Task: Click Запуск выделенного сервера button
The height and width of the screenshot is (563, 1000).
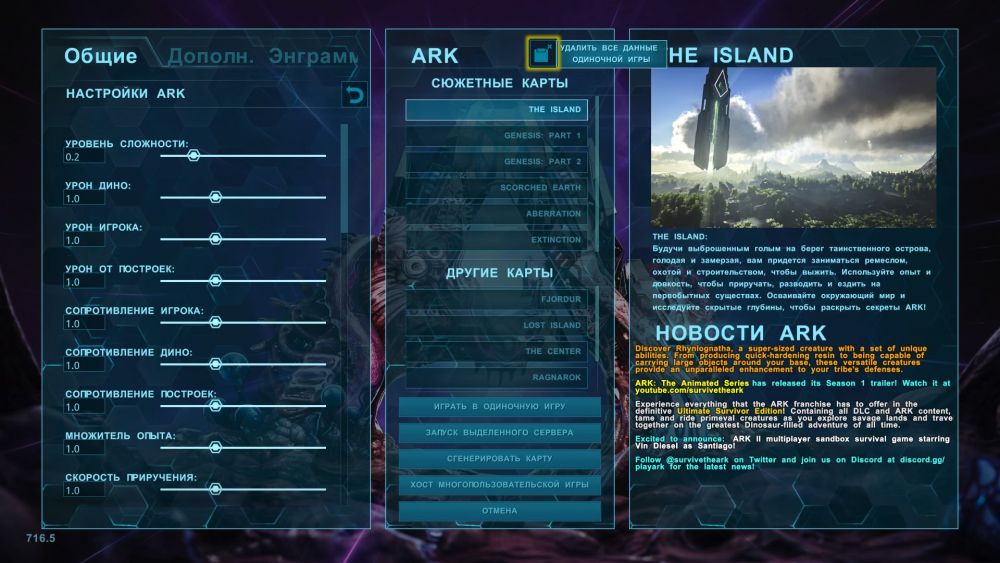Action: pos(500,433)
